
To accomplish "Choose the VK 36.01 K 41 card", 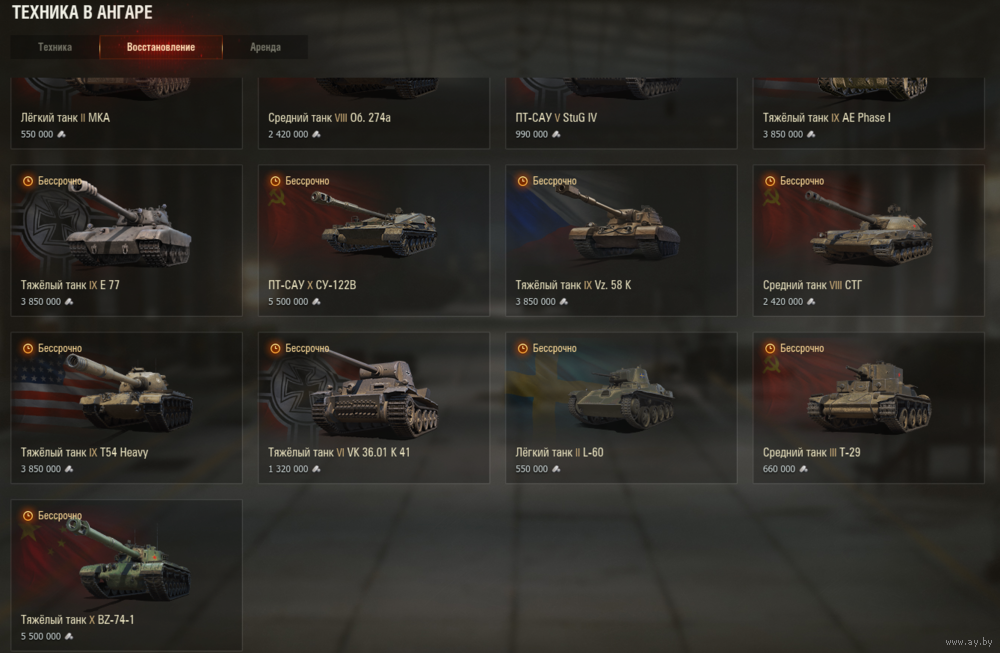I will click(x=373, y=407).
